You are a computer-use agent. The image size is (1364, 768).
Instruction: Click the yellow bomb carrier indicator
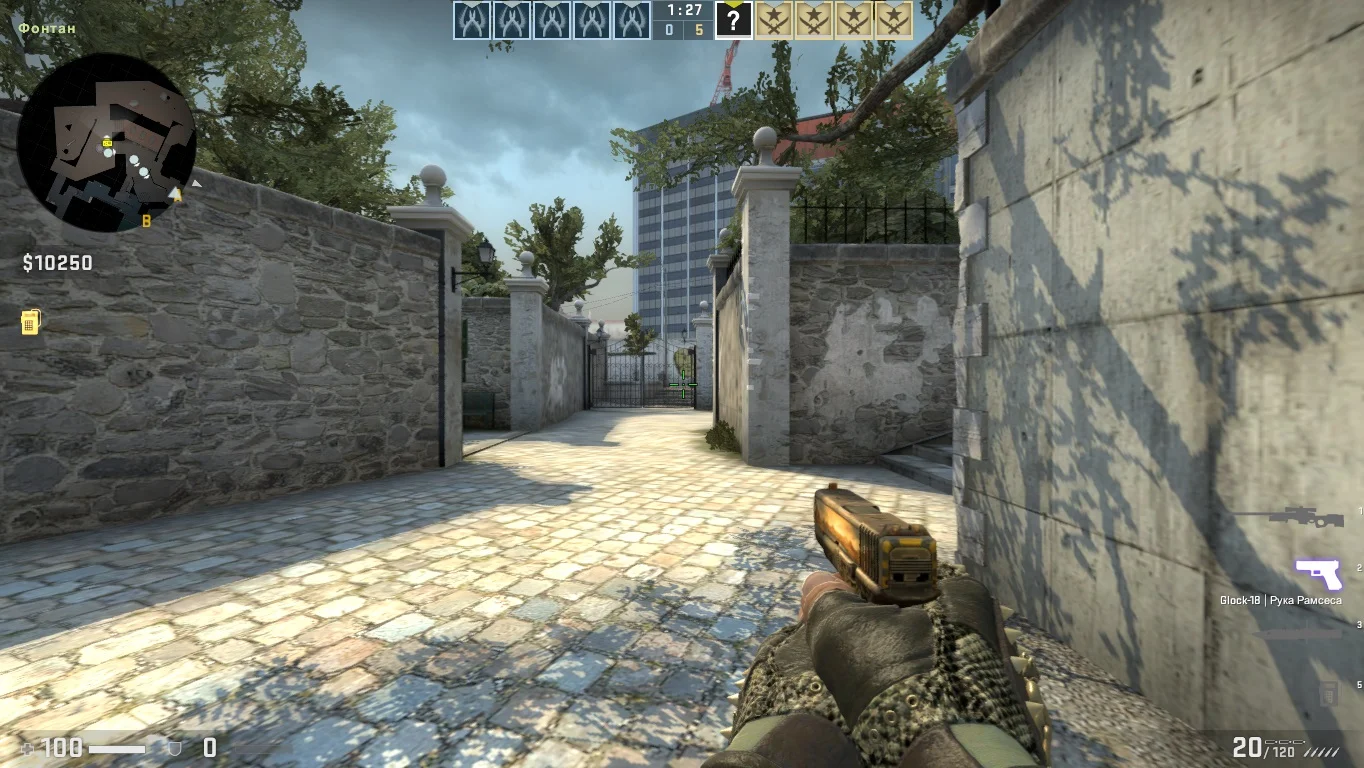30,322
